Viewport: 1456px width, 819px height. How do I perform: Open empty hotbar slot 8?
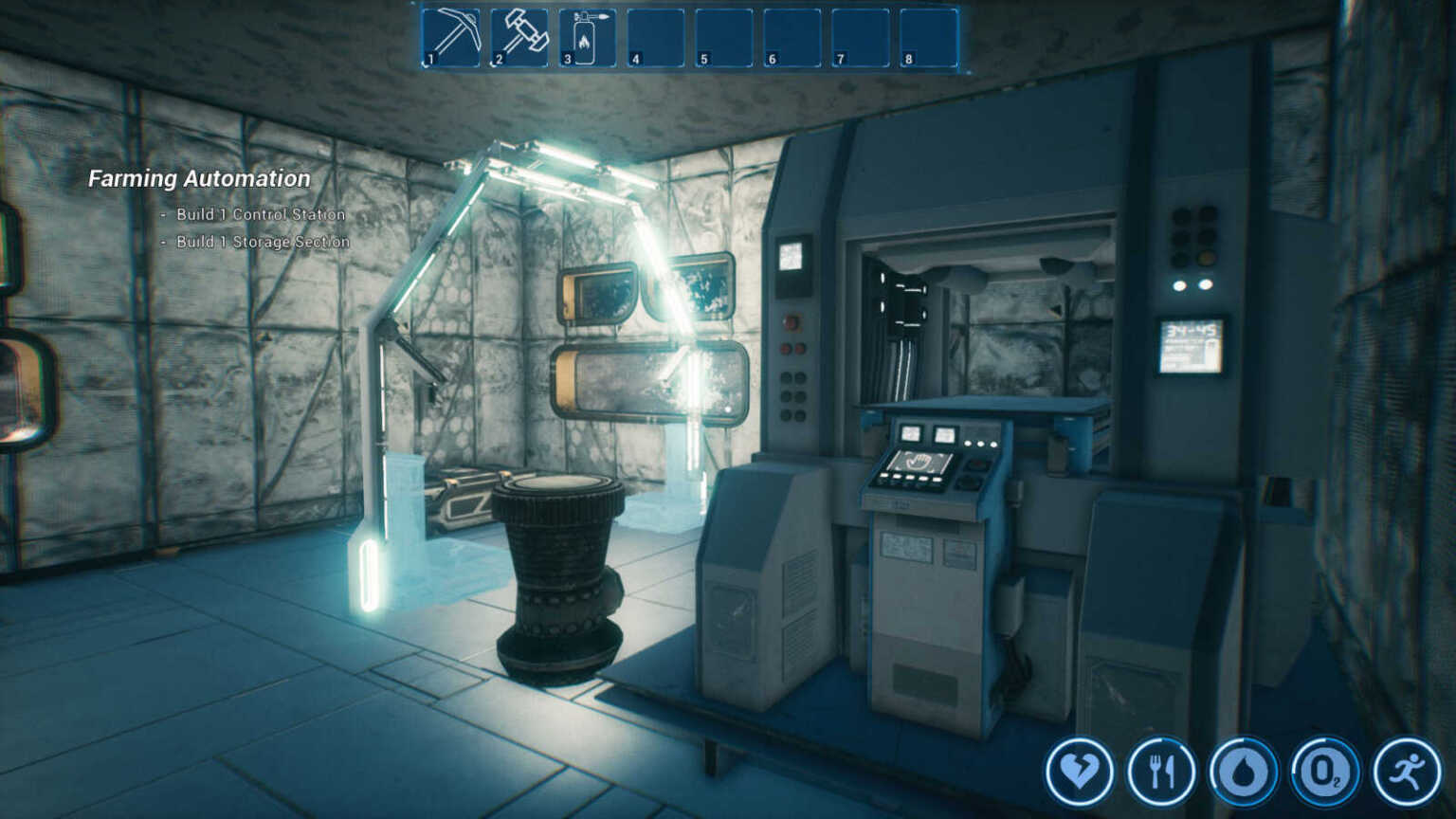pos(925,36)
